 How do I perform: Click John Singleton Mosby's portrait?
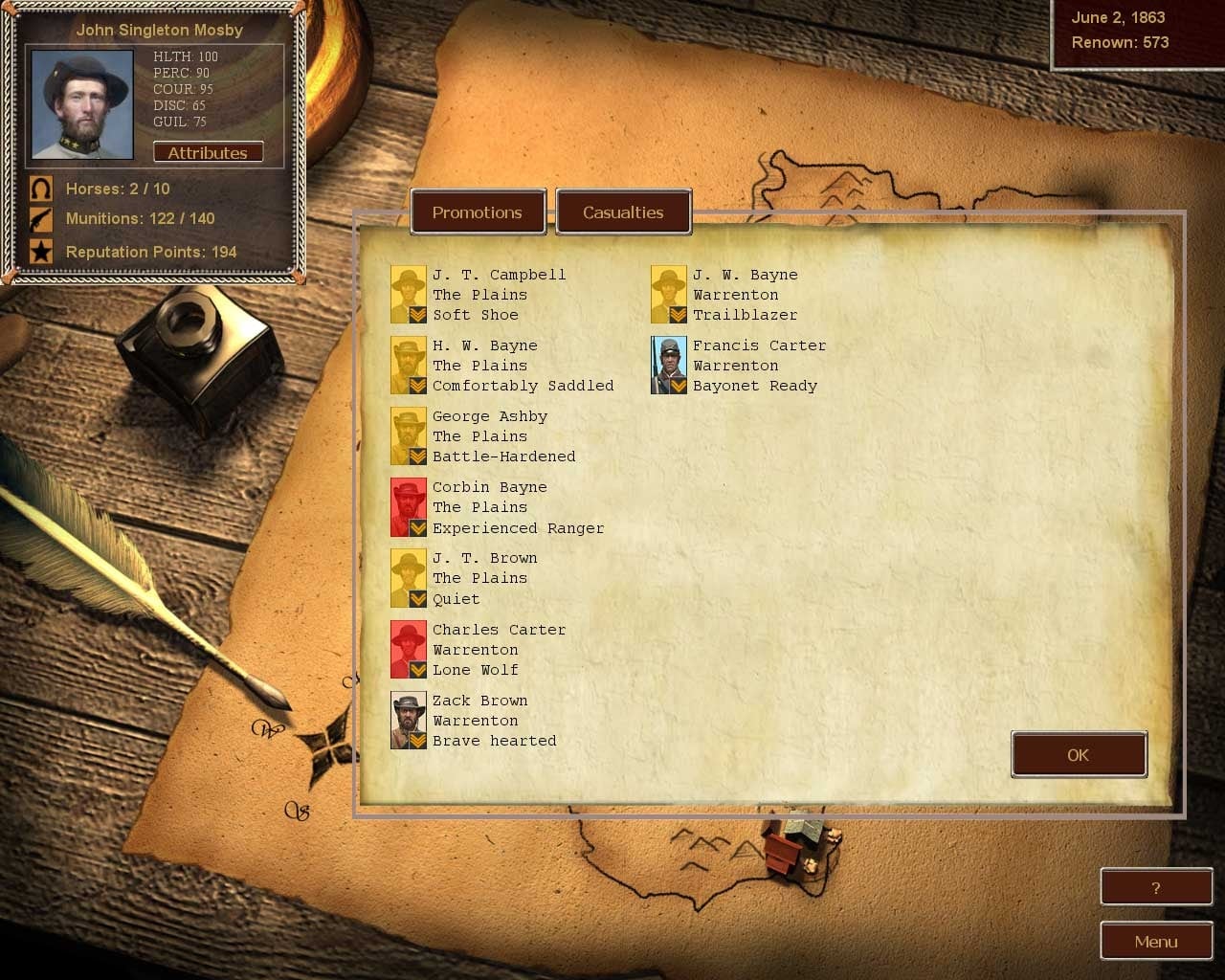[82, 104]
